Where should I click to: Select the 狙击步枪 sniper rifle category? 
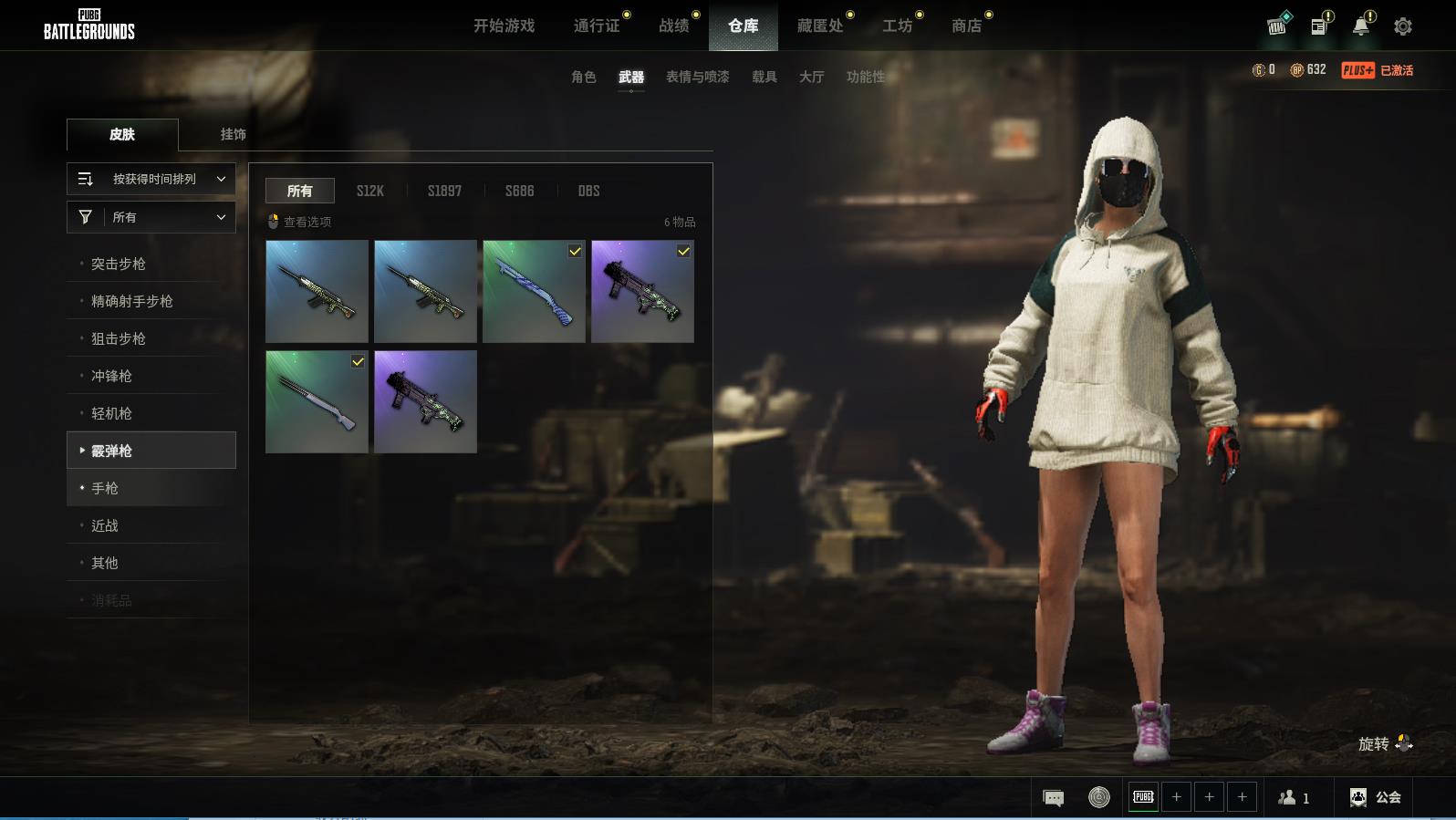[119, 338]
